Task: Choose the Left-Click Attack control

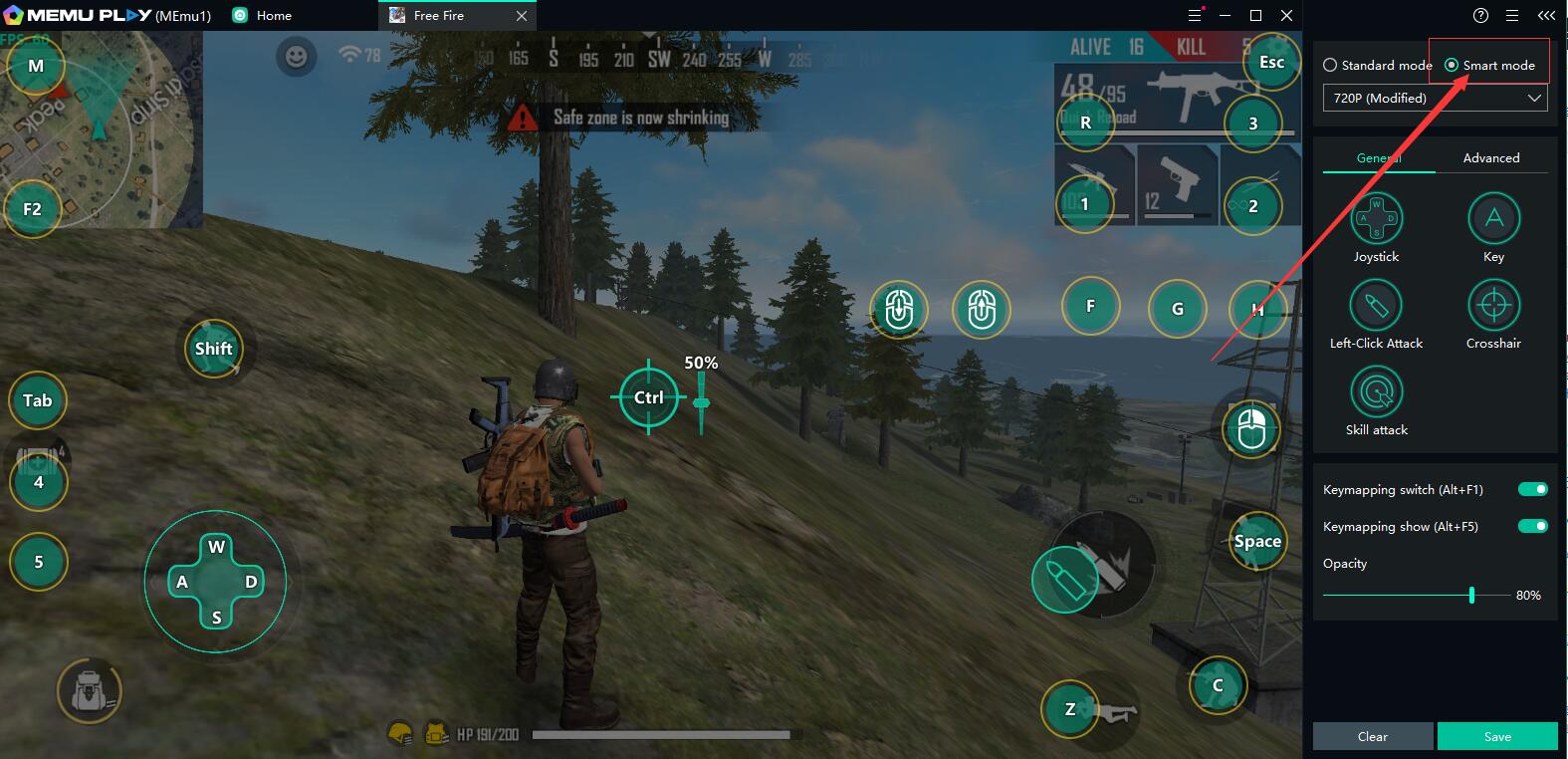Action: click(x=1376, y=305)
